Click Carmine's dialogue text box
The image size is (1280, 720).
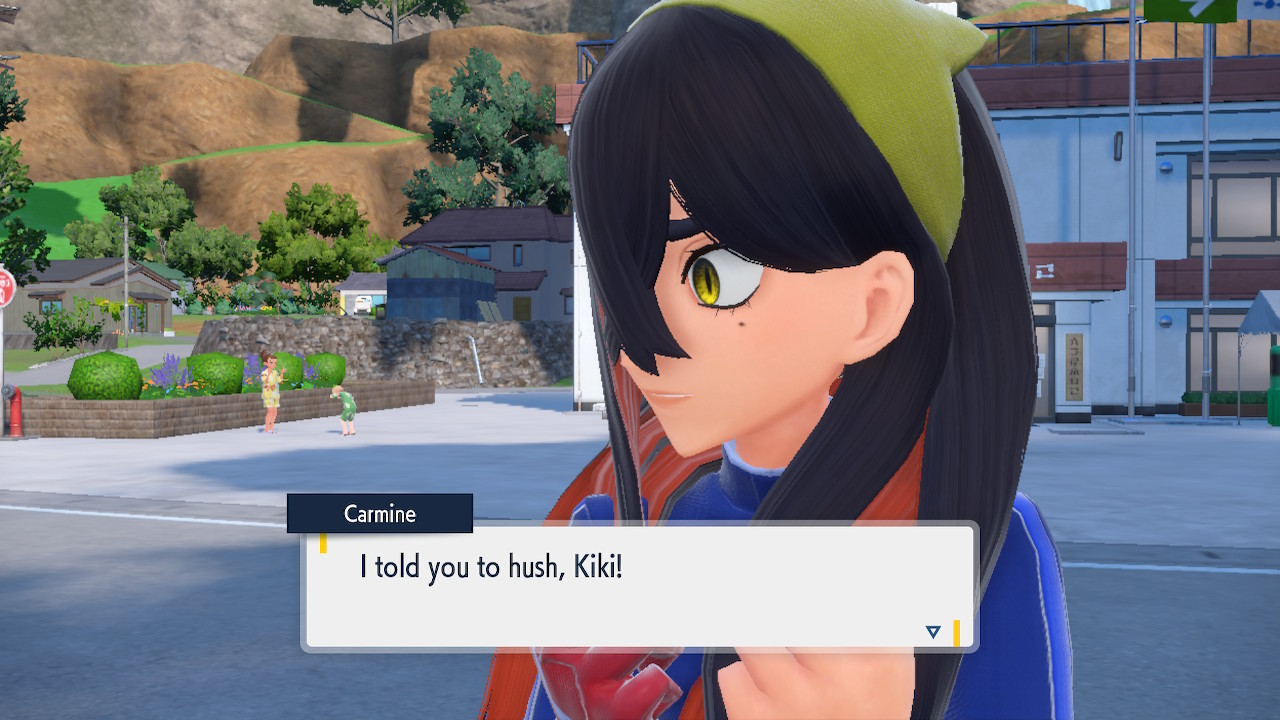(638, 587)
